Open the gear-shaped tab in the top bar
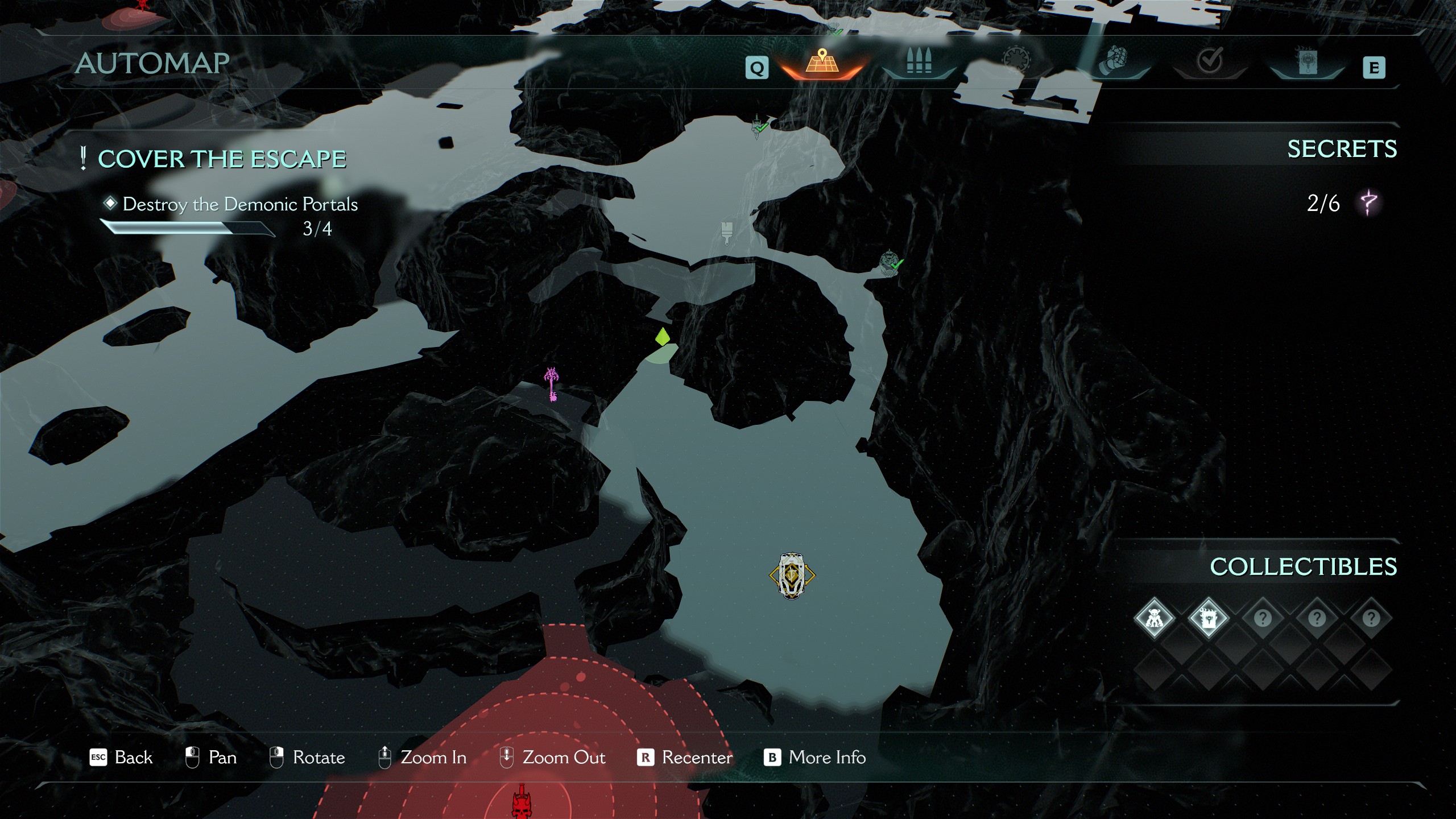1456x819 pixels. pos(1016,61)
